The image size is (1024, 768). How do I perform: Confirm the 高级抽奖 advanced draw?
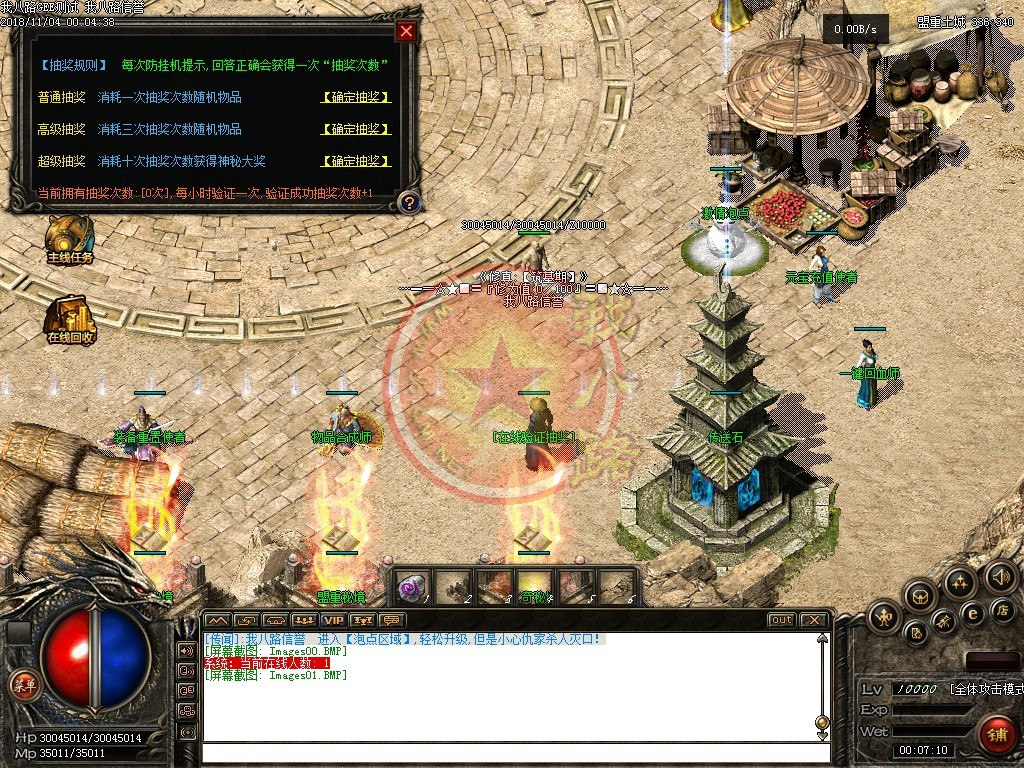(x=356, y=130)
